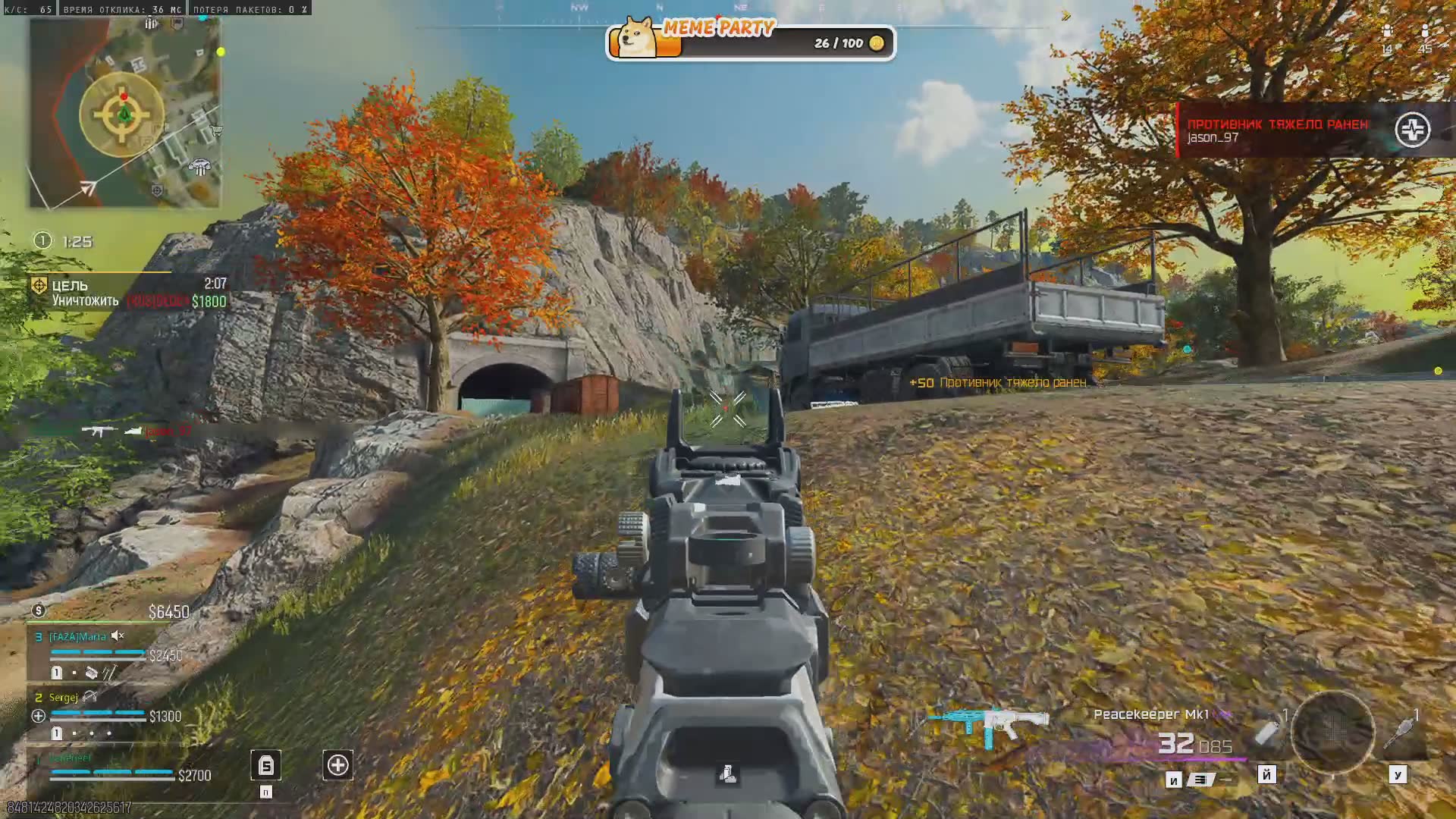Open the minimap
Viewport: 1456px width, 819px height.
click(125, 114)
